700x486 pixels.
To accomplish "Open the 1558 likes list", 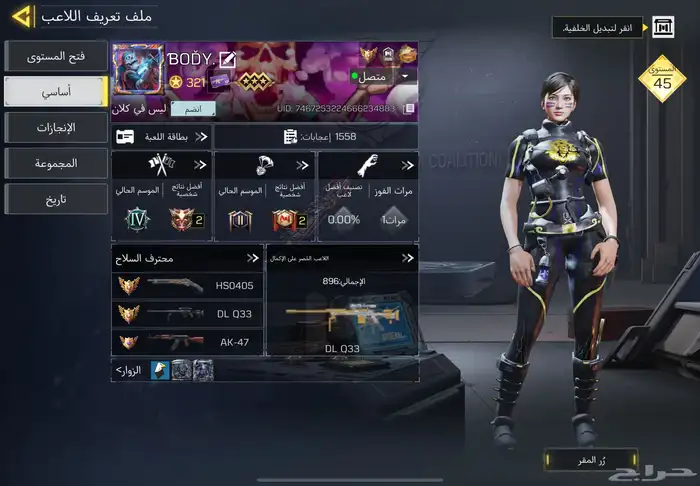I will tap(315, 136).
